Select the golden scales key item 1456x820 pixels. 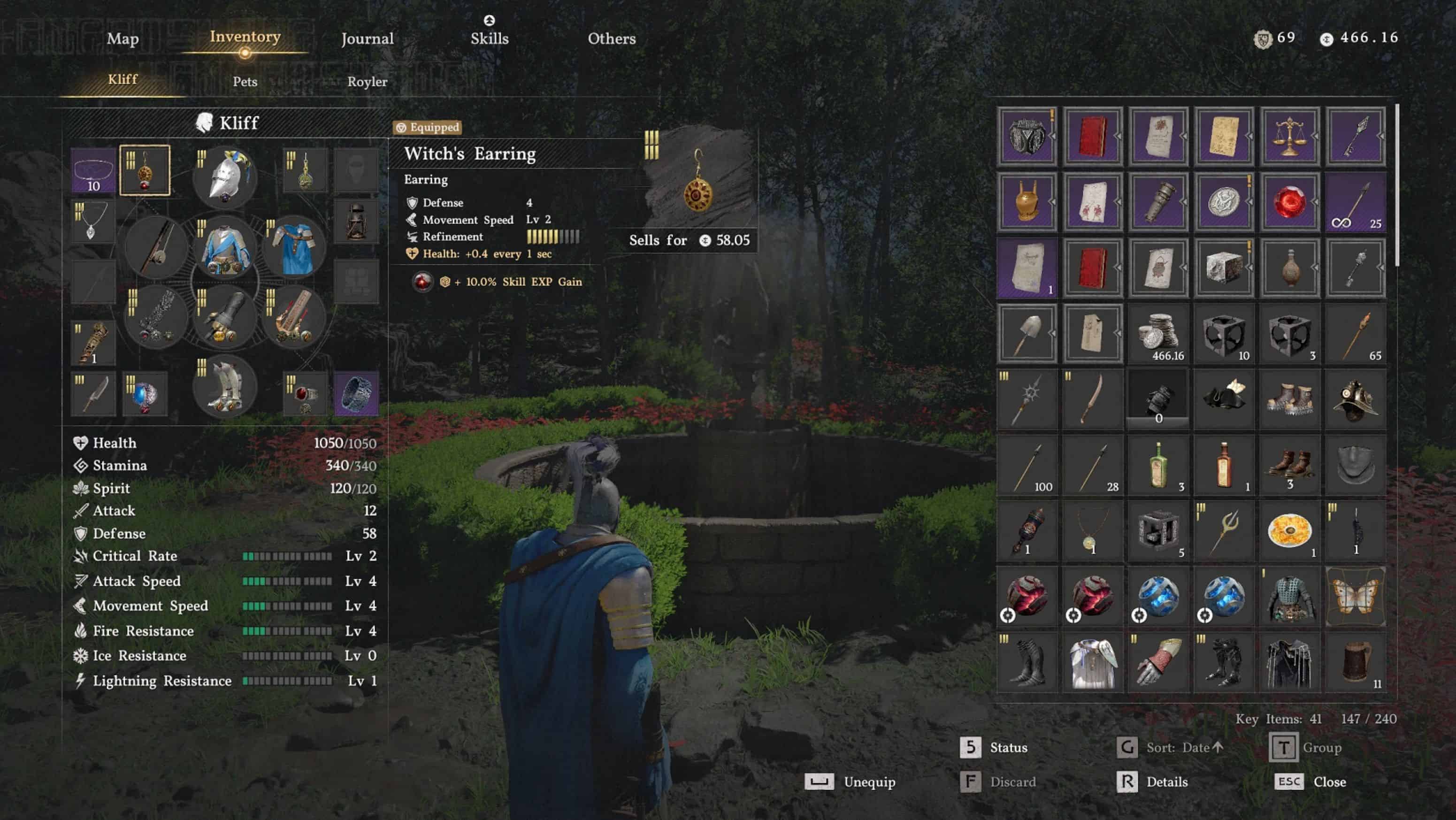[1289, 136]
